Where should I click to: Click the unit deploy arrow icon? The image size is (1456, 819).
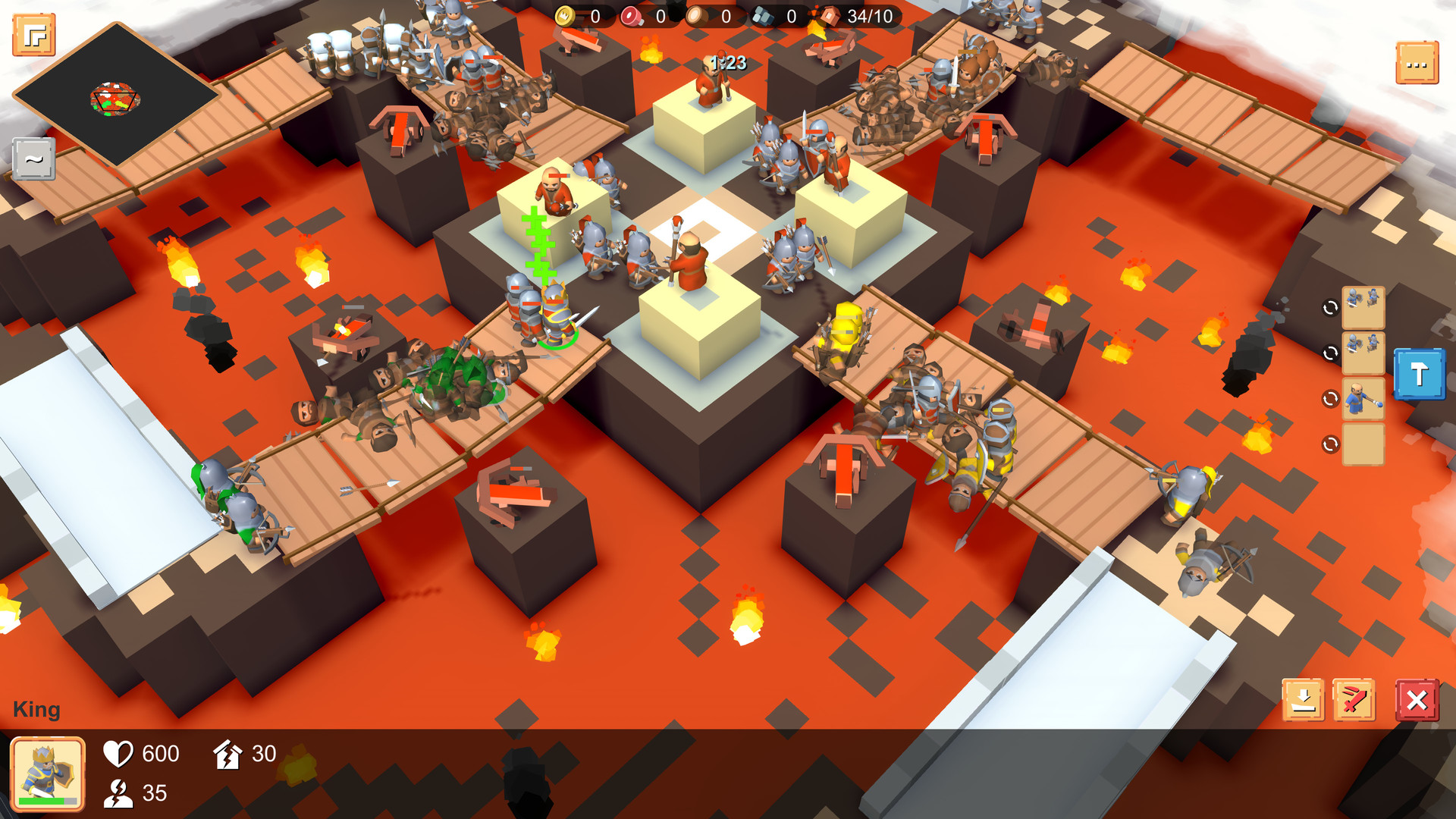pos(1302,699)
